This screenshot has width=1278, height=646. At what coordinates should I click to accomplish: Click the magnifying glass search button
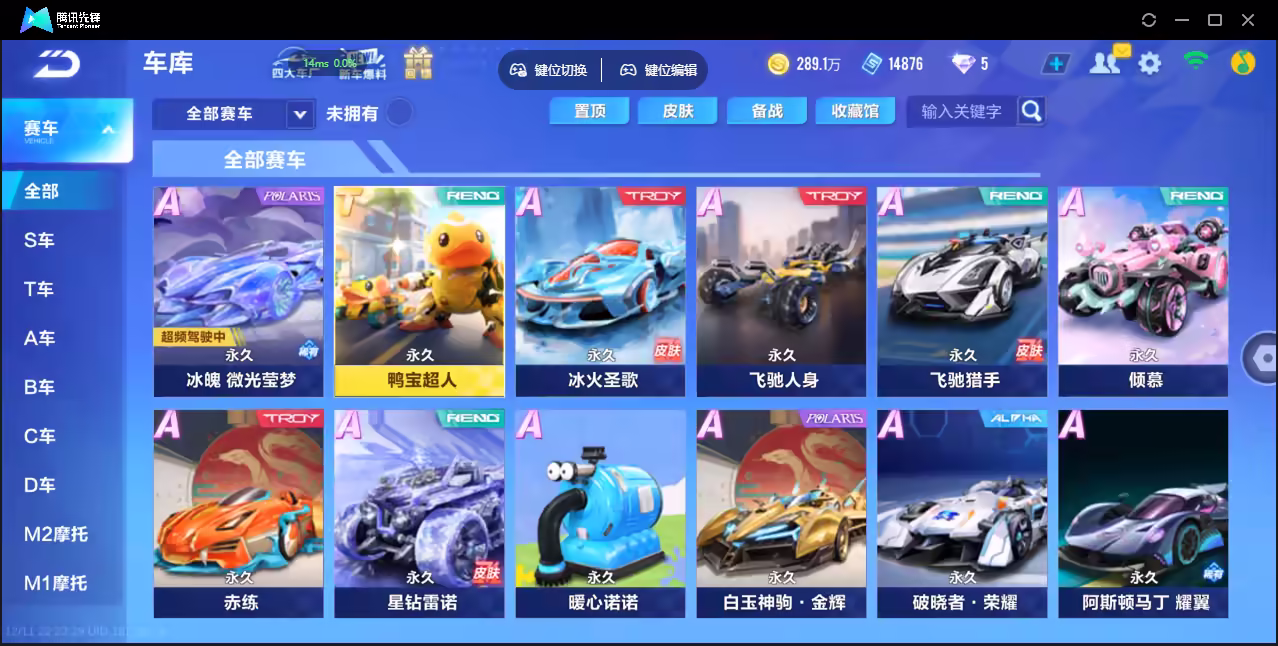1031,111
